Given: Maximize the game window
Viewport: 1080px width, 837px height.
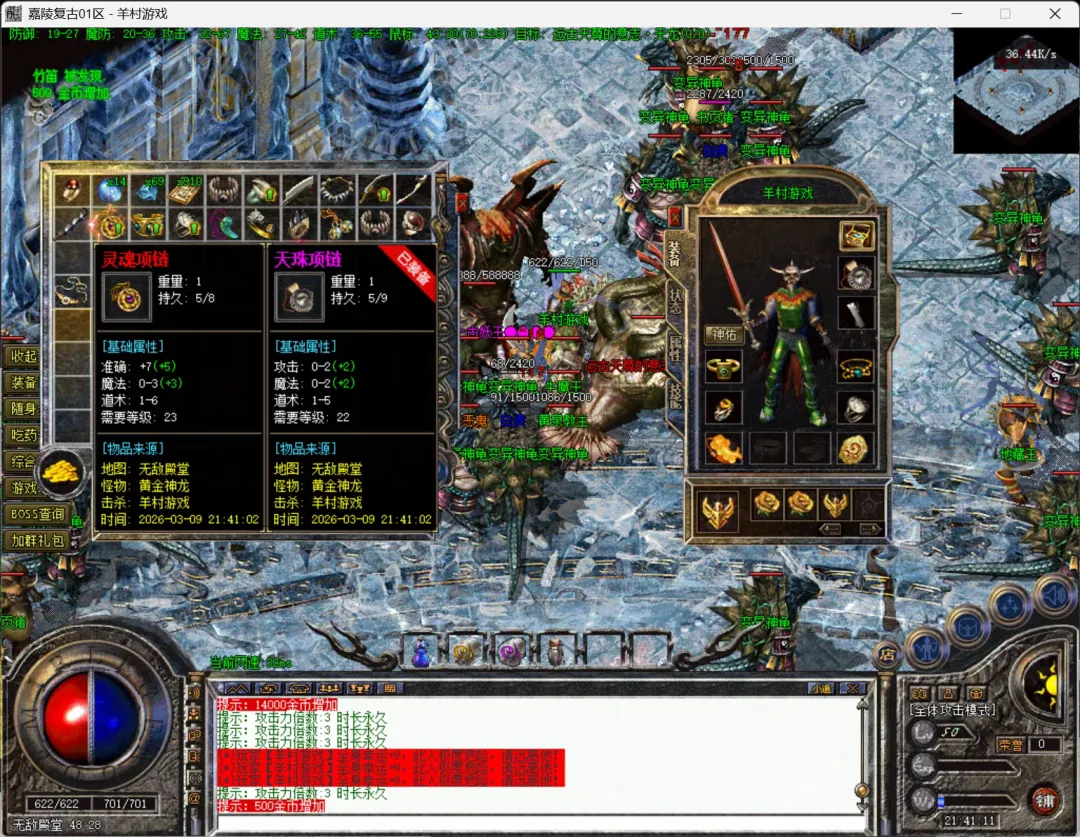Looking at the screenshot, I should point(1005,14).
